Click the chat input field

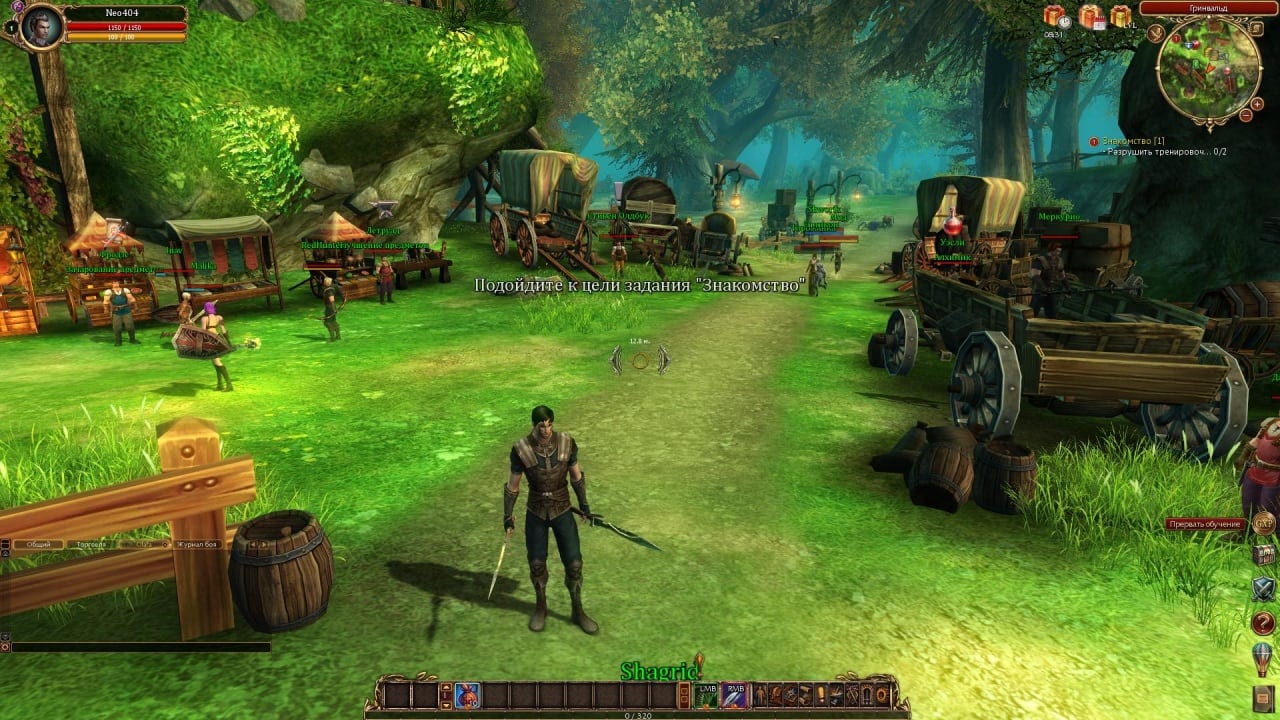(140, 647)
